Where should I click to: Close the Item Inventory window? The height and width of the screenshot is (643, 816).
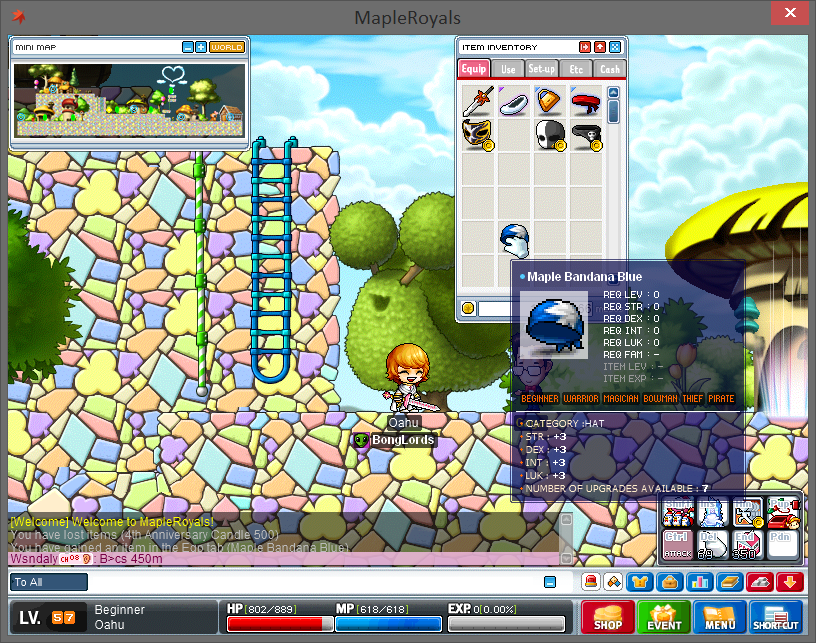tap(615, 47)
